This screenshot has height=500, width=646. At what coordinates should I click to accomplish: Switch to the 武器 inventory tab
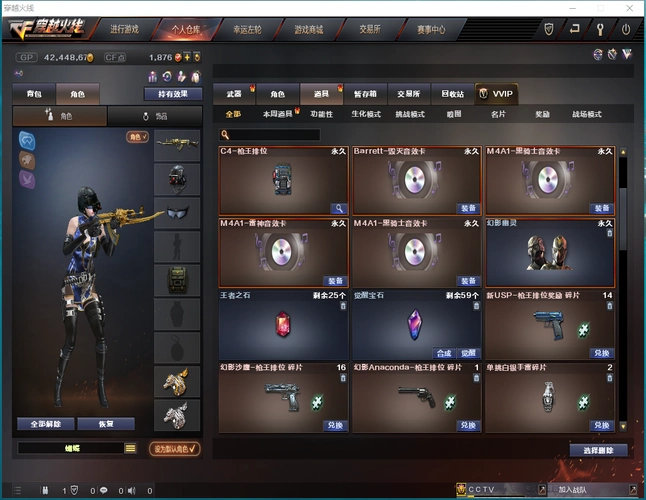tap(234, 93)
